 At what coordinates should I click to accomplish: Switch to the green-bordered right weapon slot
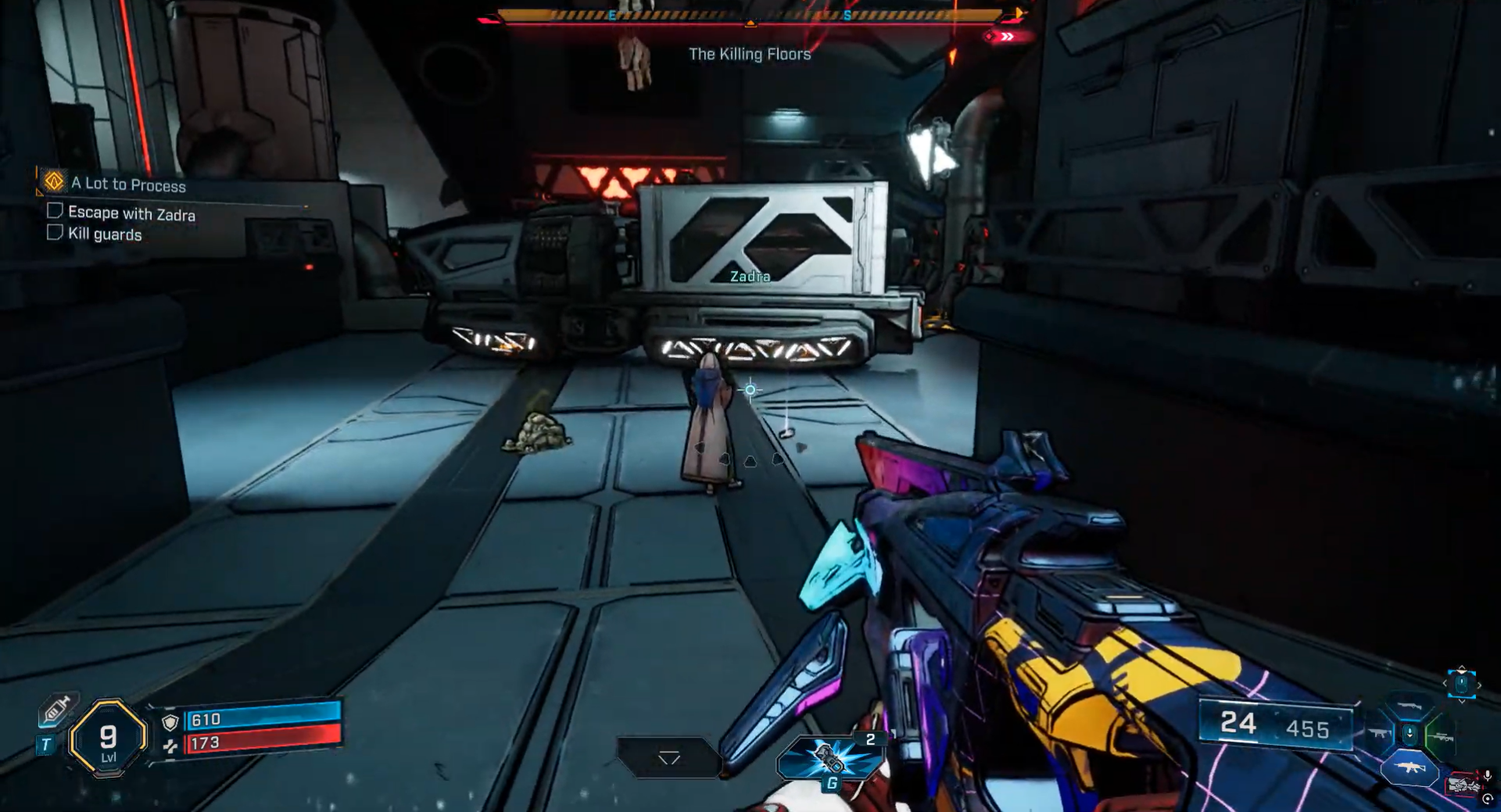click(1441, 736)
